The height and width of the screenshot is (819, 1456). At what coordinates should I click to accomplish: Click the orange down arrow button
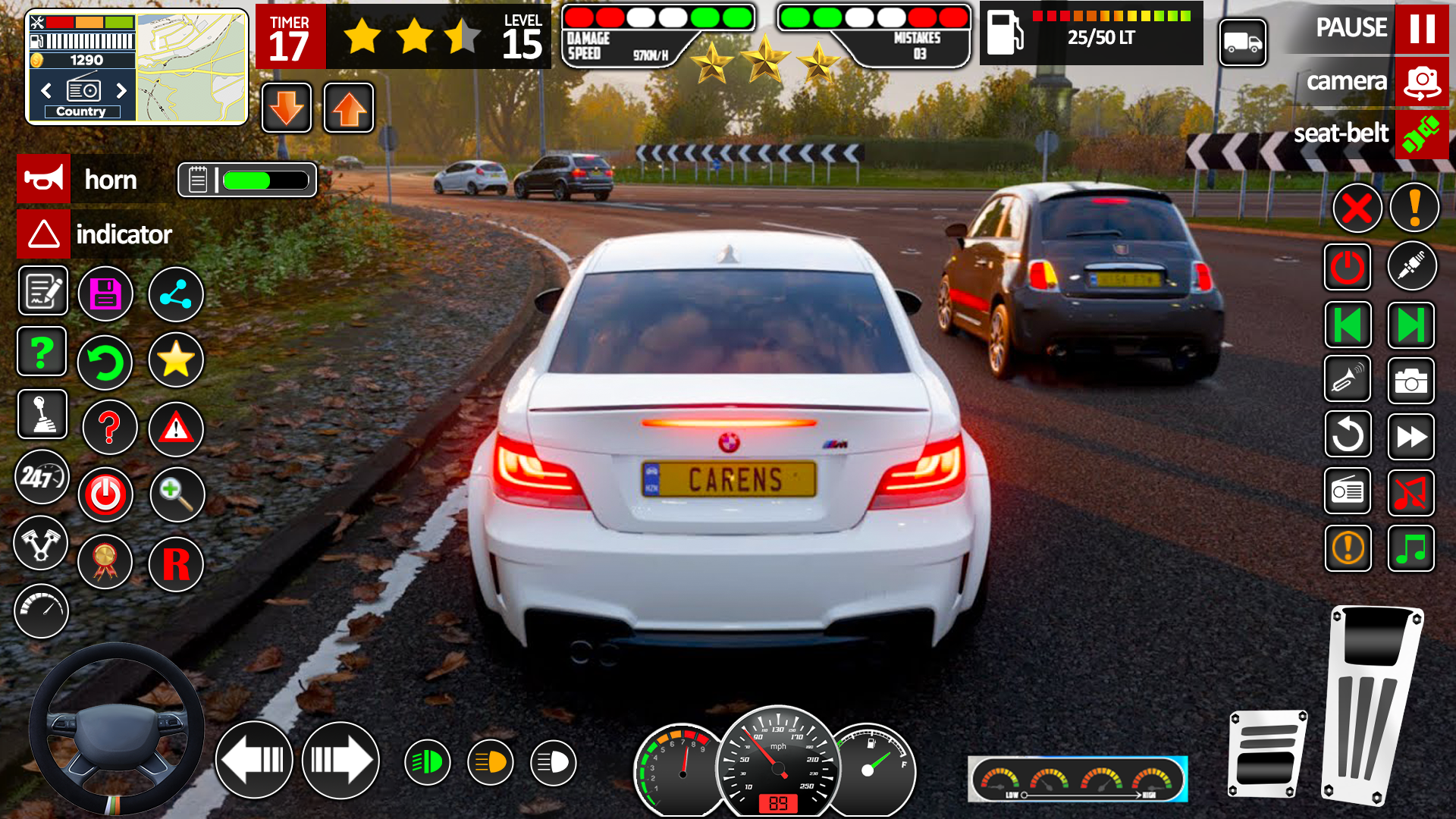point(287,108)
